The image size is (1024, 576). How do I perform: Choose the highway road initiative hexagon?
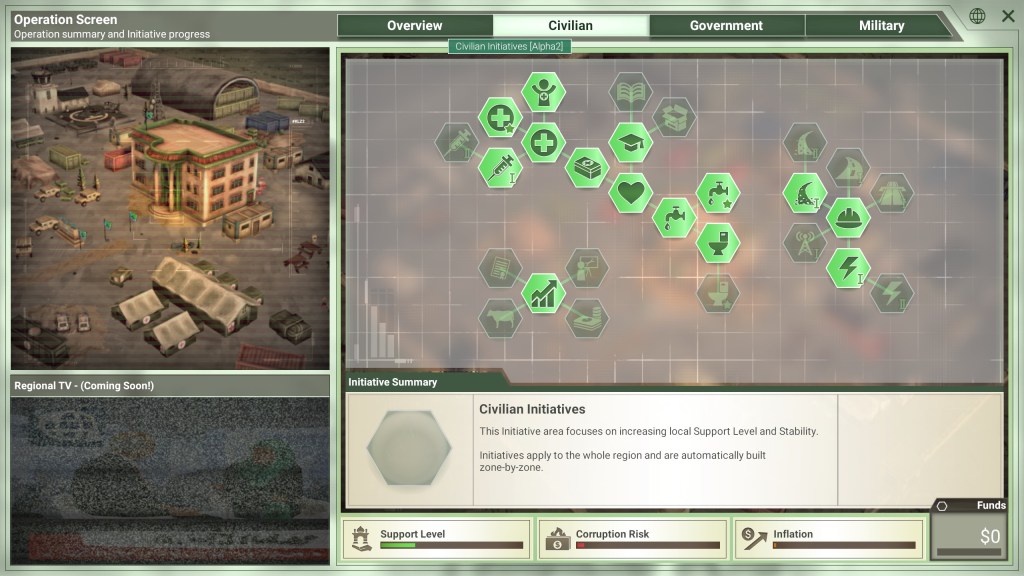[891, 192]
